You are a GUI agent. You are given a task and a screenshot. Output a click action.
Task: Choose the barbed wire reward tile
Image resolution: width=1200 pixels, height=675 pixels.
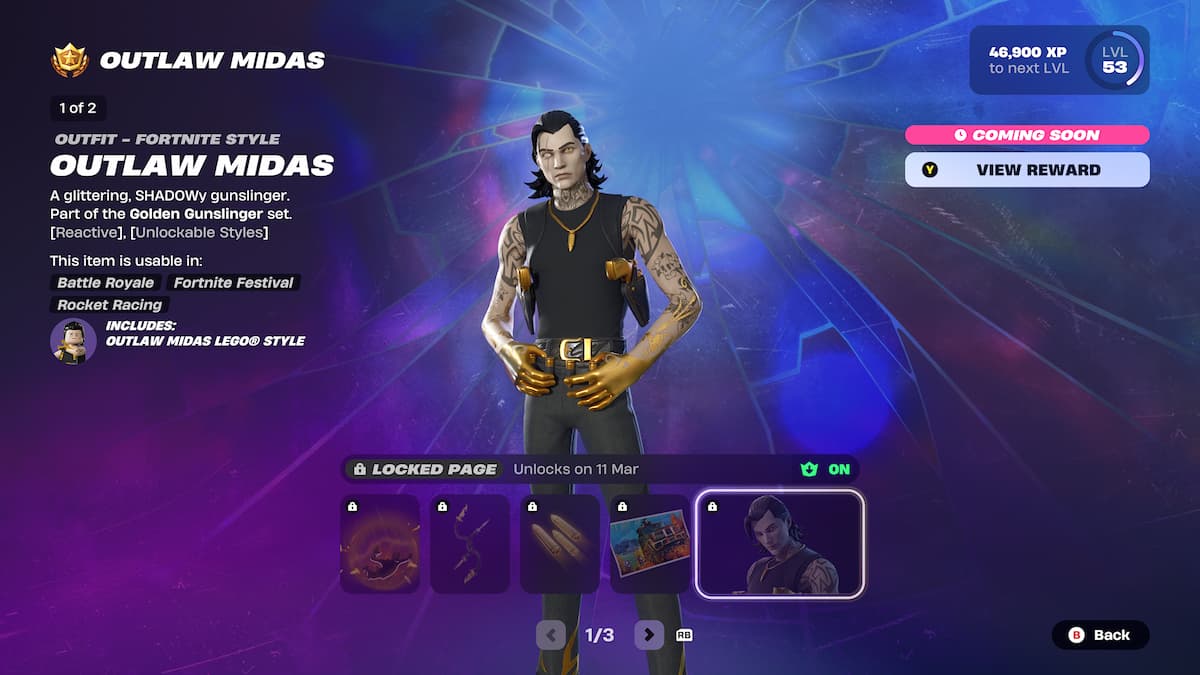[x=470, y=545]
